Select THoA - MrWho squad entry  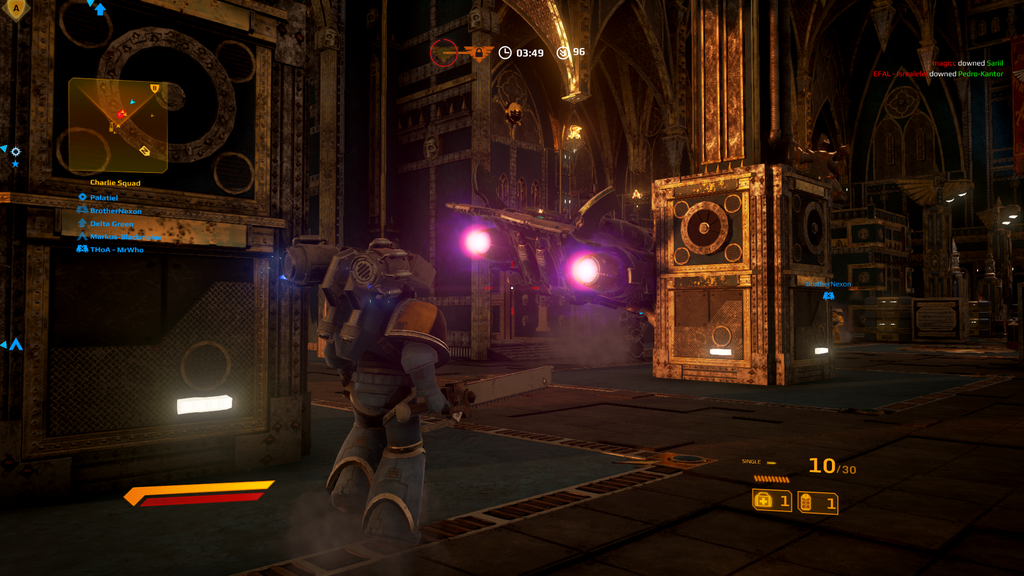[116, 249]
